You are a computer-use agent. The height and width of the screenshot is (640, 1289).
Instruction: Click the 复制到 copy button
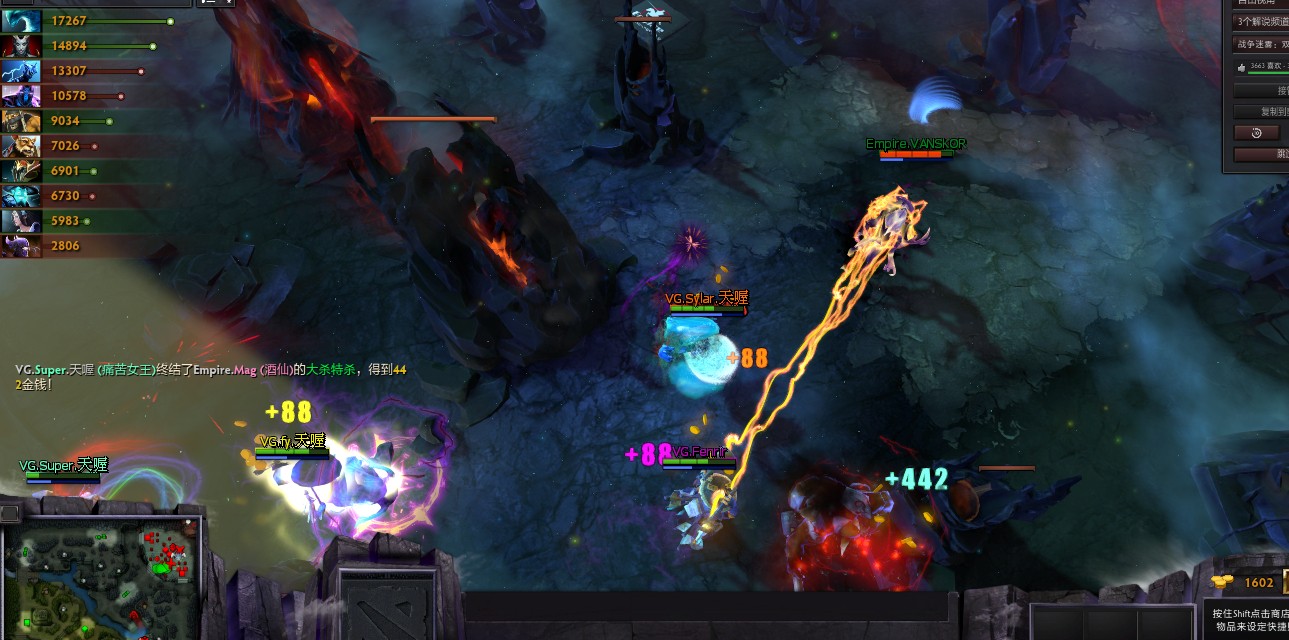(x=1262, y=112)
